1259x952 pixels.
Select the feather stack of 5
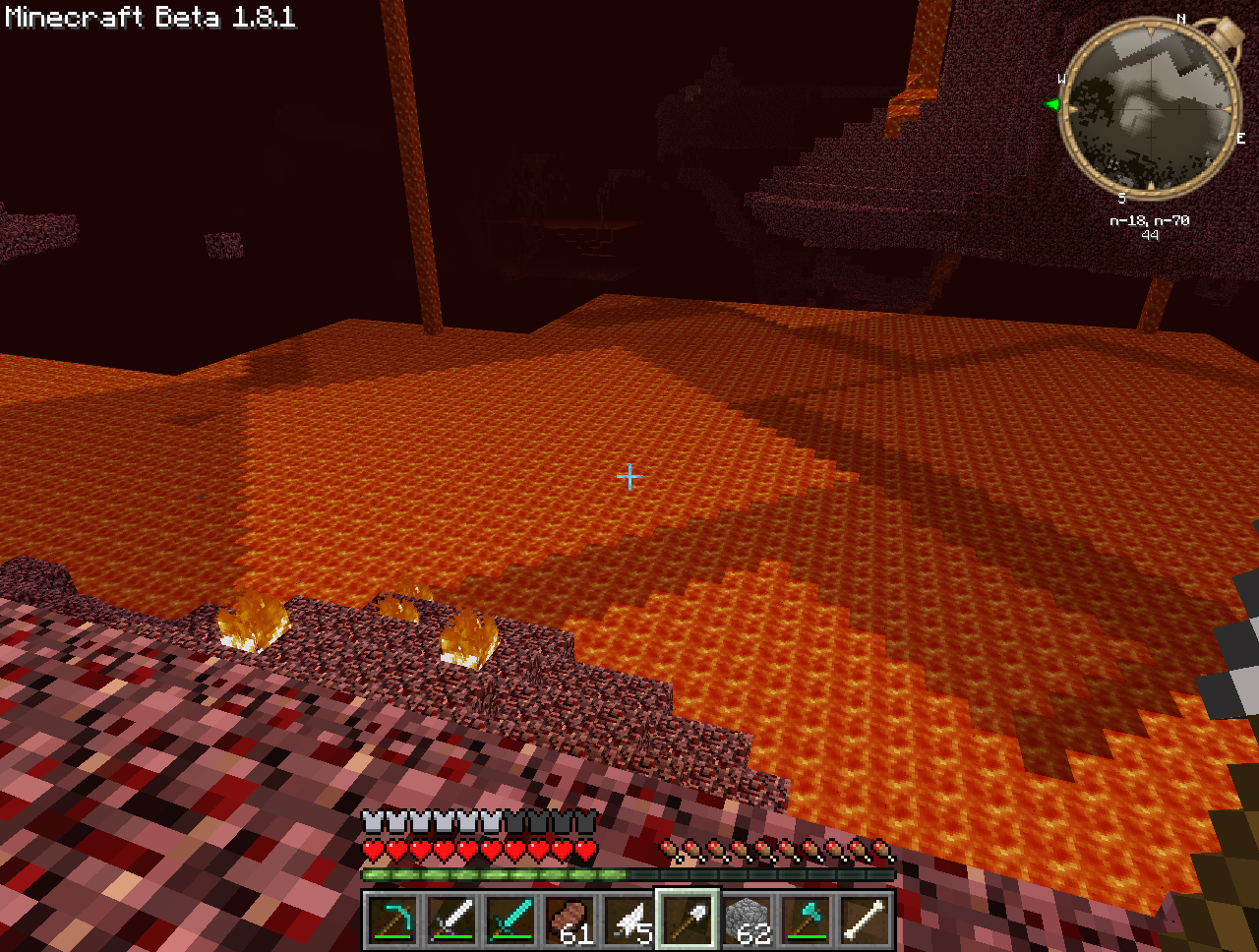(x=629, y=920)
